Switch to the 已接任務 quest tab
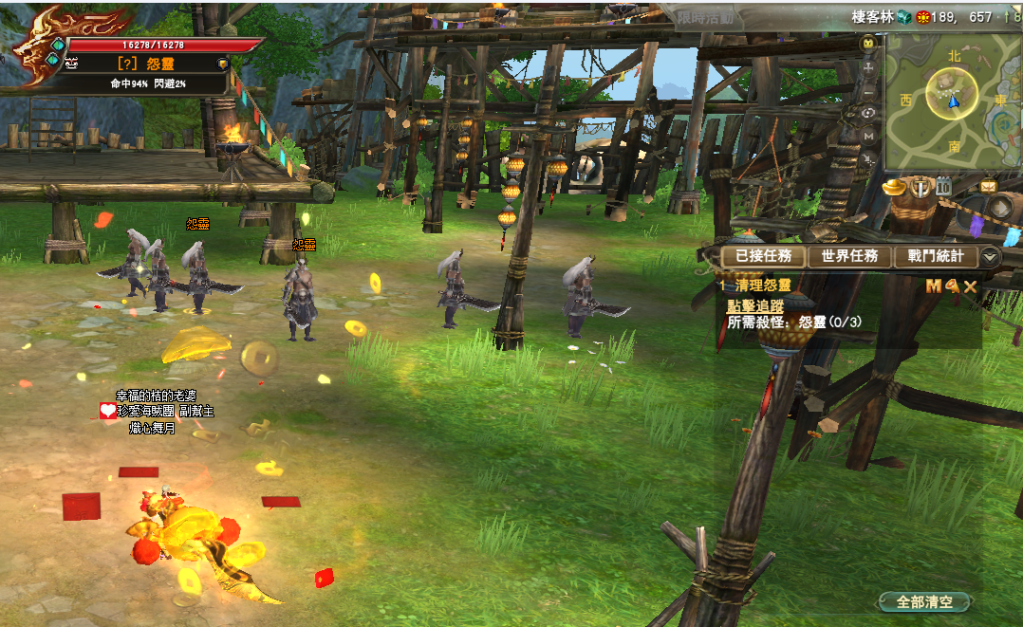Image resolution: width=1023 pixels, height=627 pixels. coord(764,257)
